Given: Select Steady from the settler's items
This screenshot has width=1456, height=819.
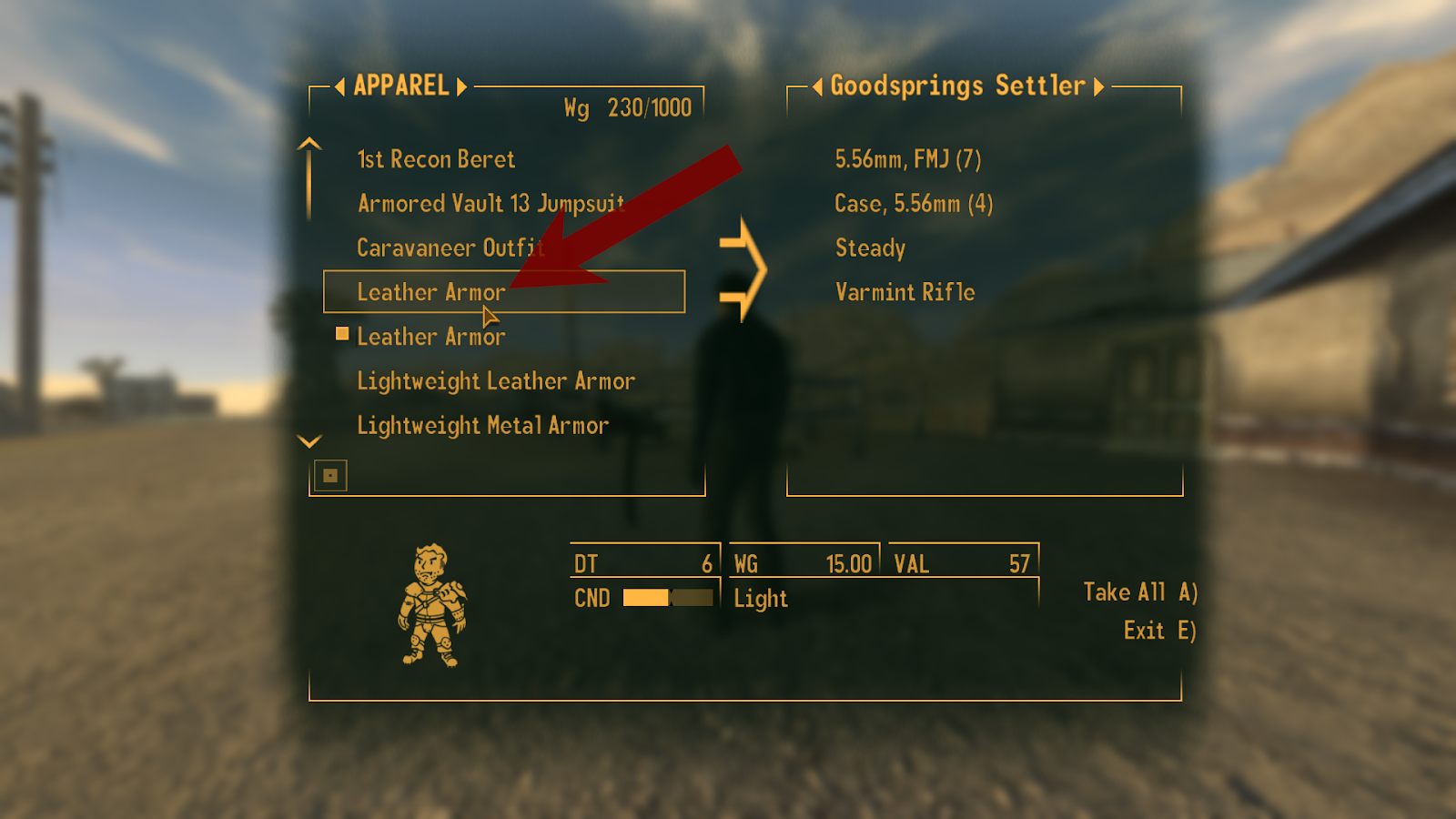Looking at the screenshot, I should tap(869, 248).
